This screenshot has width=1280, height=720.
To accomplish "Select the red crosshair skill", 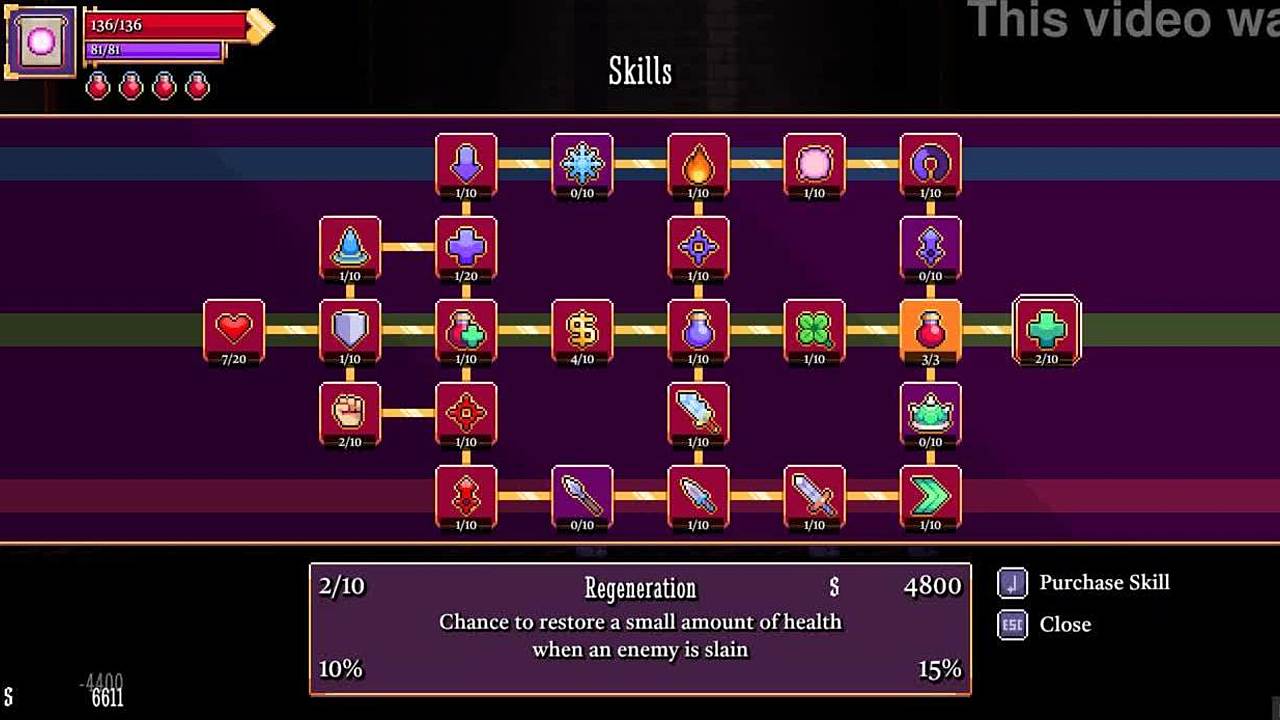I will 466,412.
